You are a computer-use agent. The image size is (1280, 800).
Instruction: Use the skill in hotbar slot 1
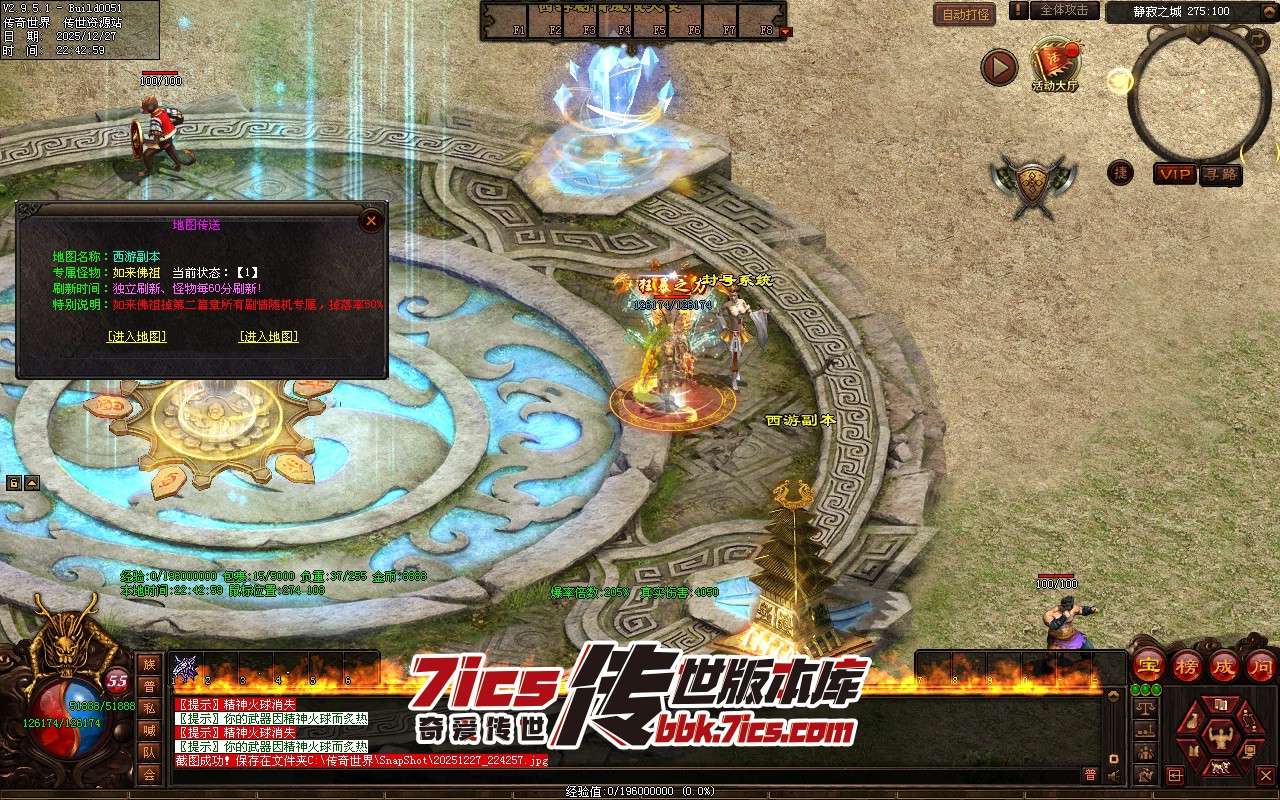[186, 667]
